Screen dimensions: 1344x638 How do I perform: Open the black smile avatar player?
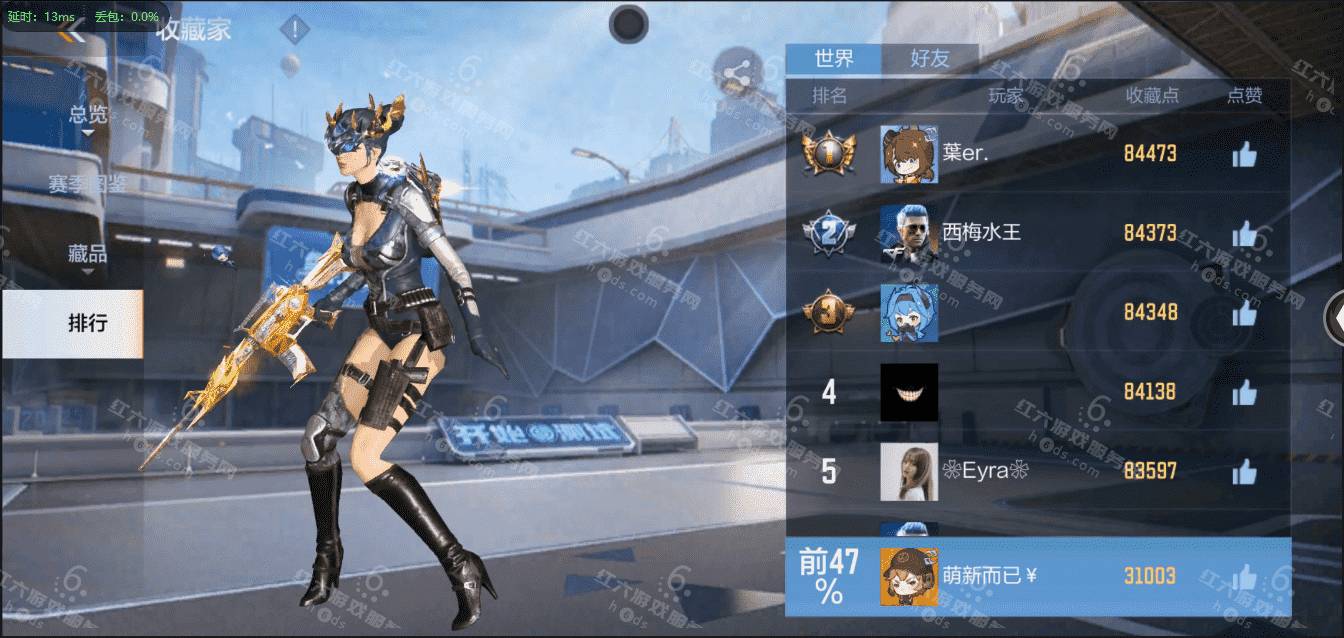point(909,392)
